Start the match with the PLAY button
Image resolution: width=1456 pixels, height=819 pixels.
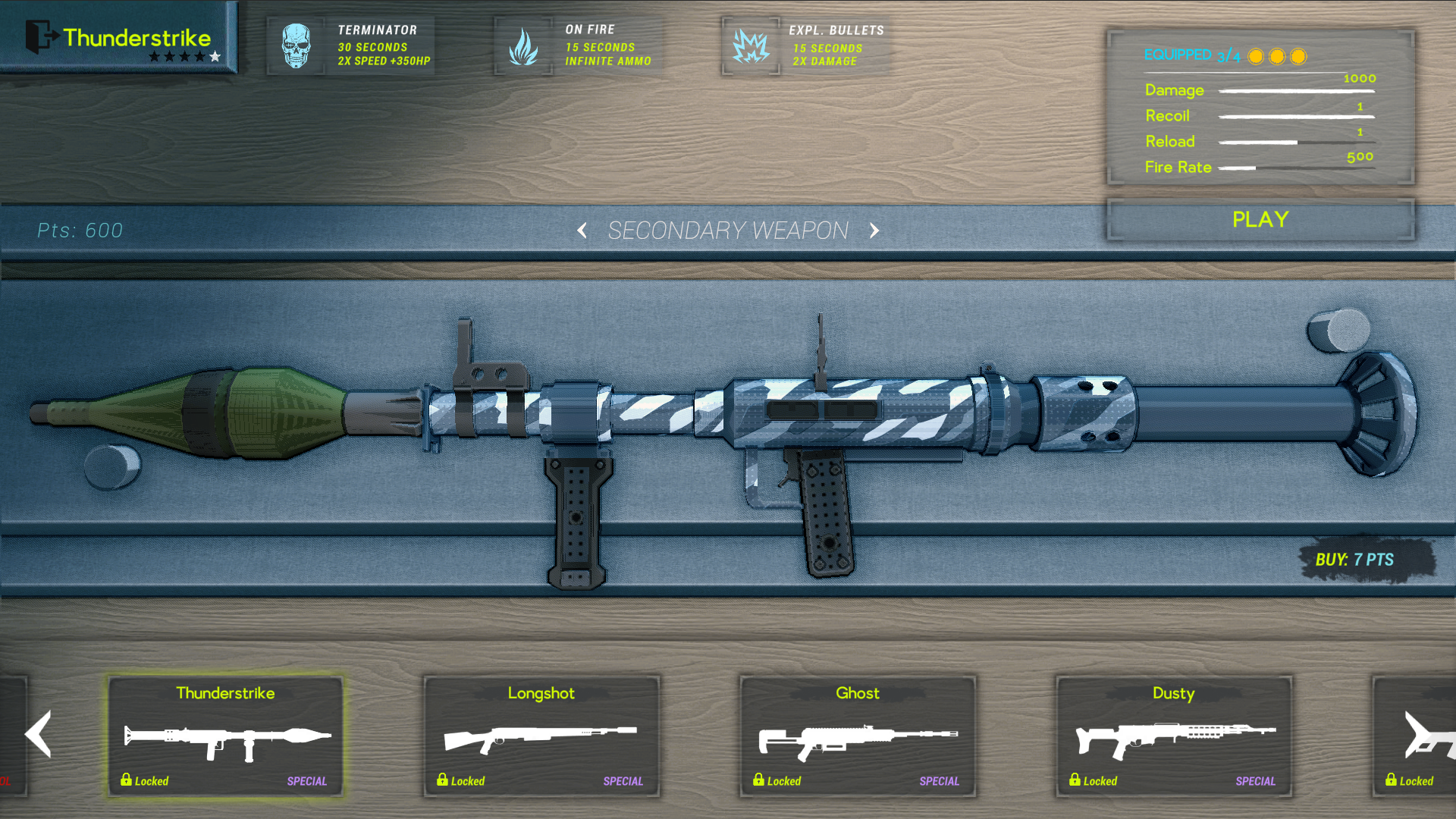pos(1260,220)
